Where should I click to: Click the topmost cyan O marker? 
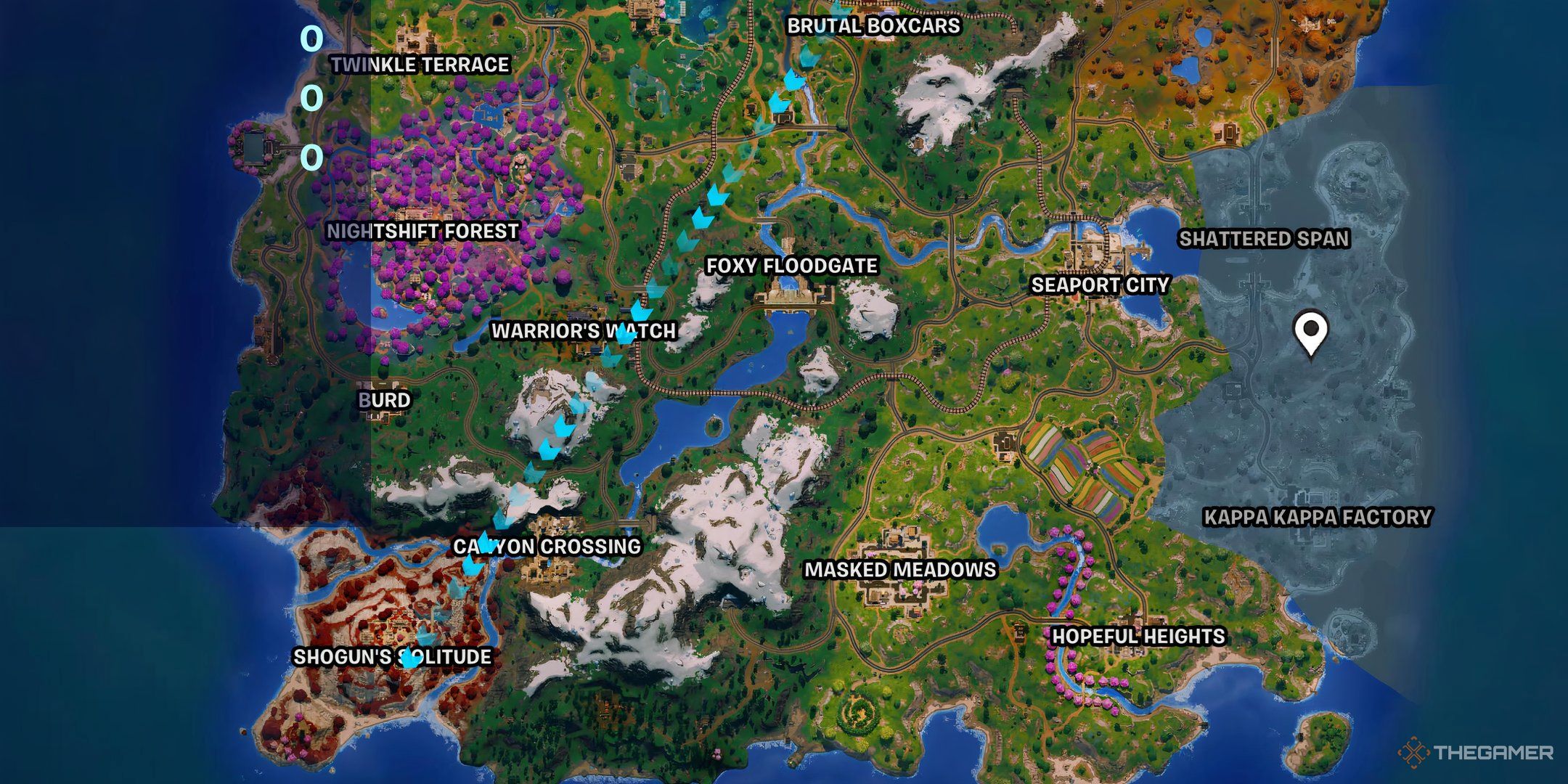[312, 38]
